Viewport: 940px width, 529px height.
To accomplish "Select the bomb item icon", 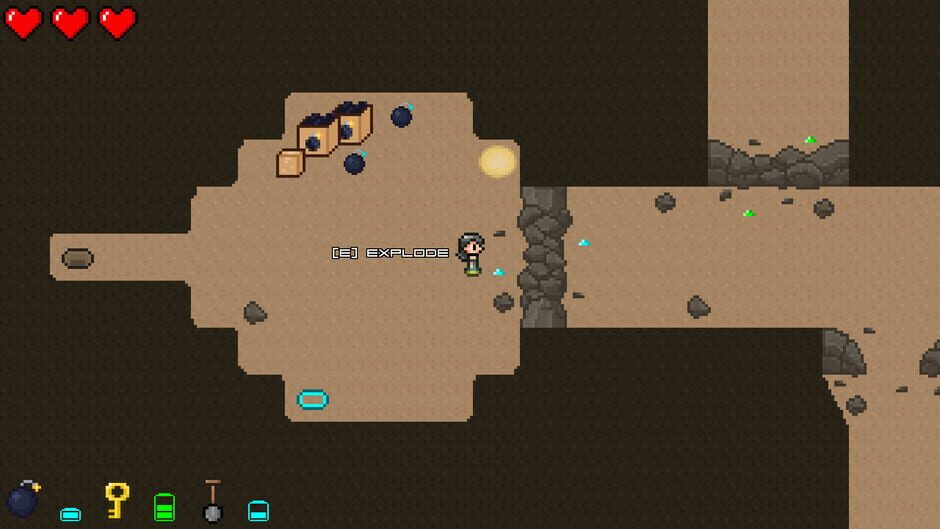I will coord(24,498).
